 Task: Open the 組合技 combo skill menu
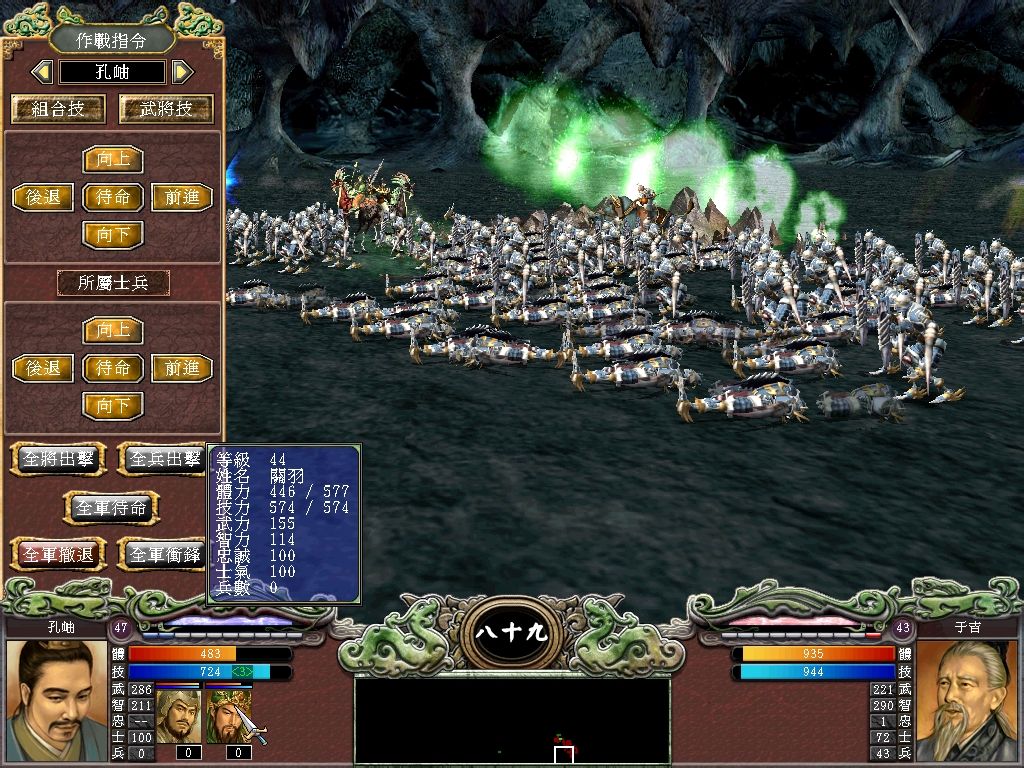(x=57, y=109)
